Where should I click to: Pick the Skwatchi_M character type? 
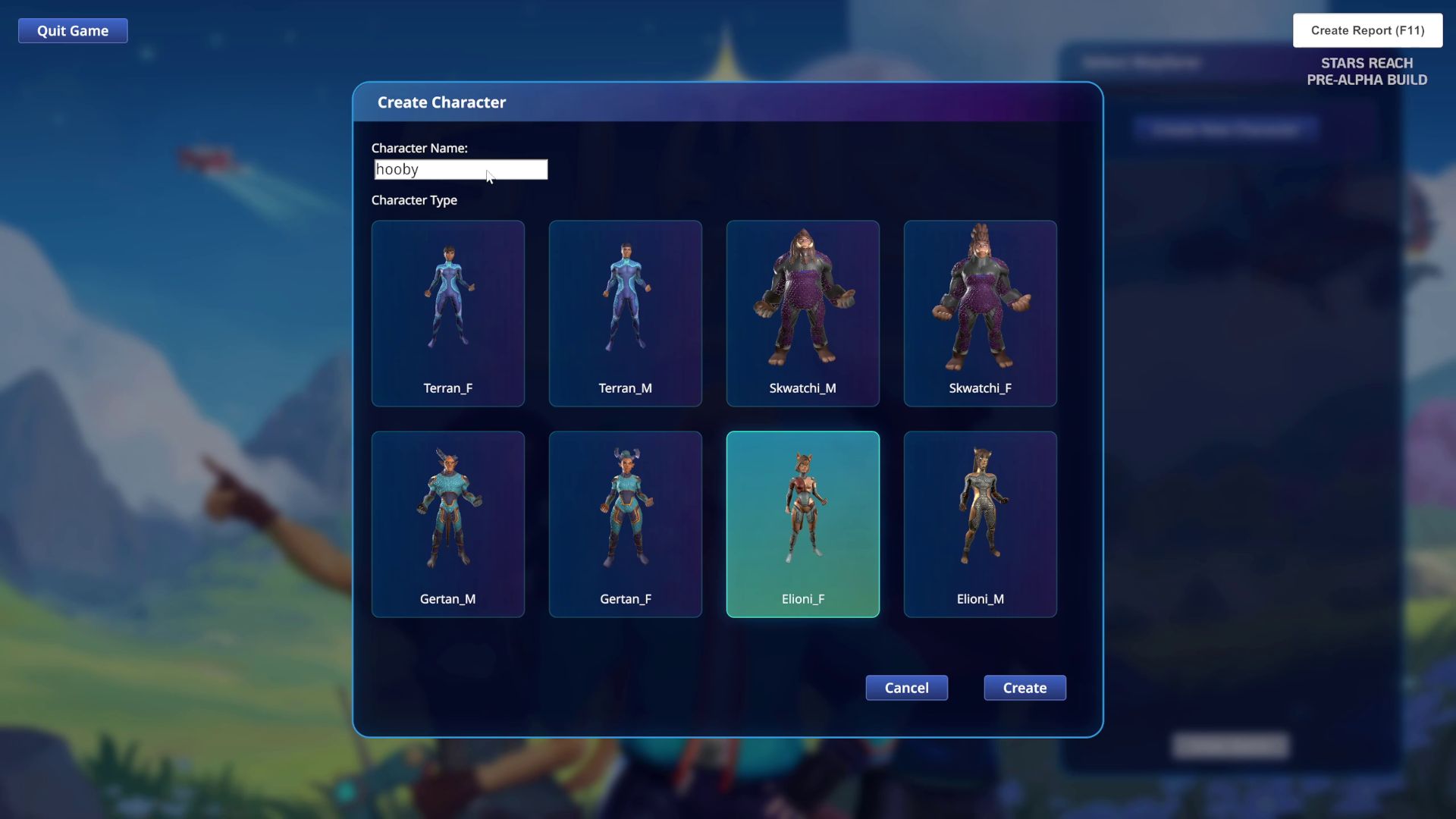click(x=802, y=313)
